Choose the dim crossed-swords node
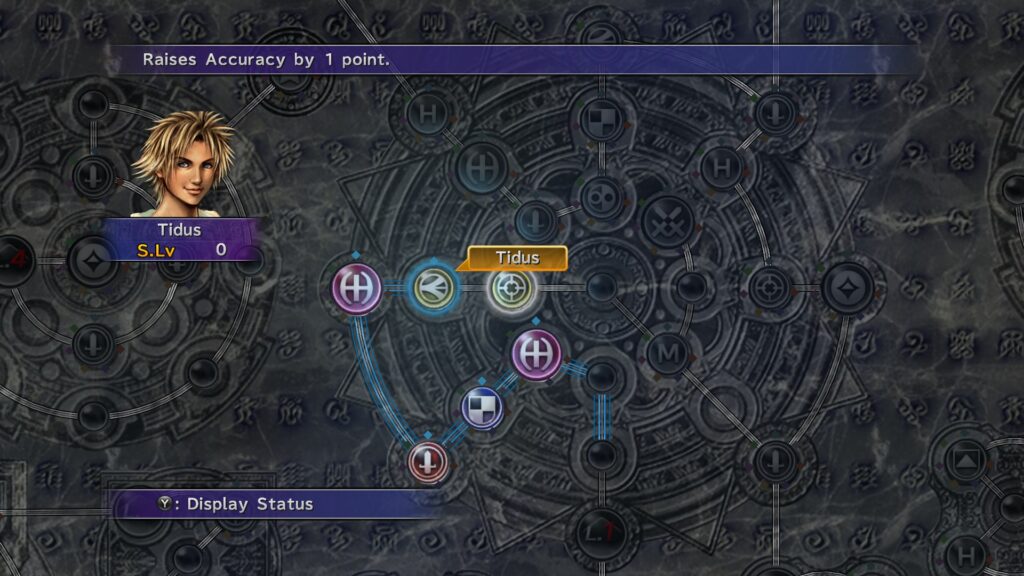The image size is (1024, 576). (x=666, y=221)
